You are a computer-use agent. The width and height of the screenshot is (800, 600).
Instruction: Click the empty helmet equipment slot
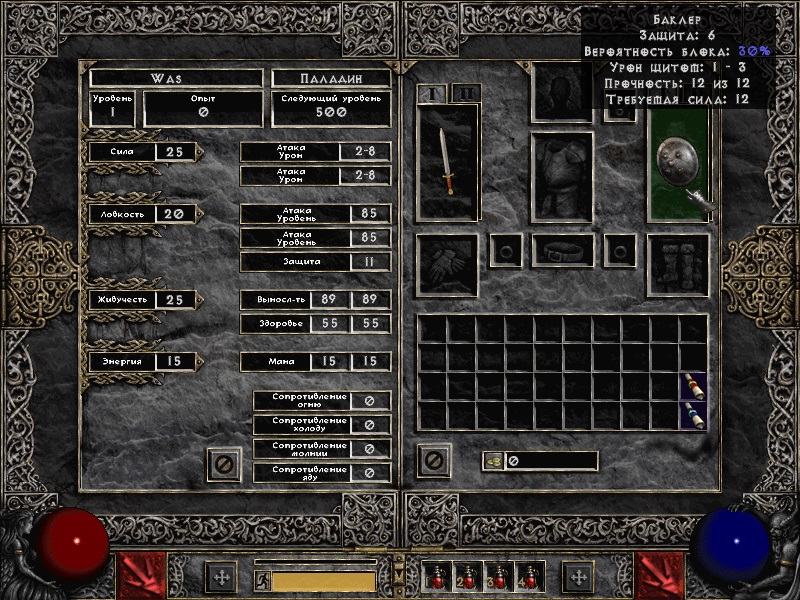[562, 93]
